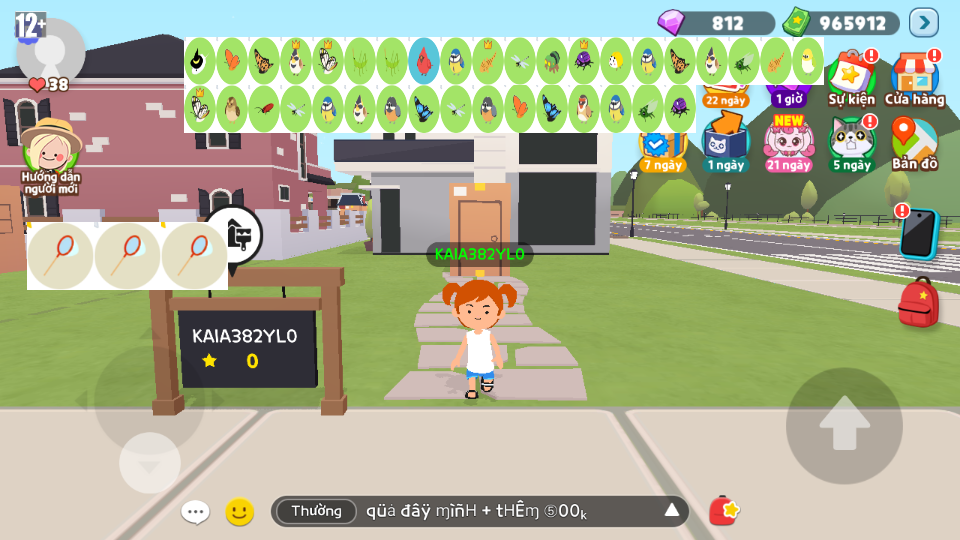The width and height of the screenshot is (960, 540).
Task: Open the chat speech bubble
Action: [195, 512]
